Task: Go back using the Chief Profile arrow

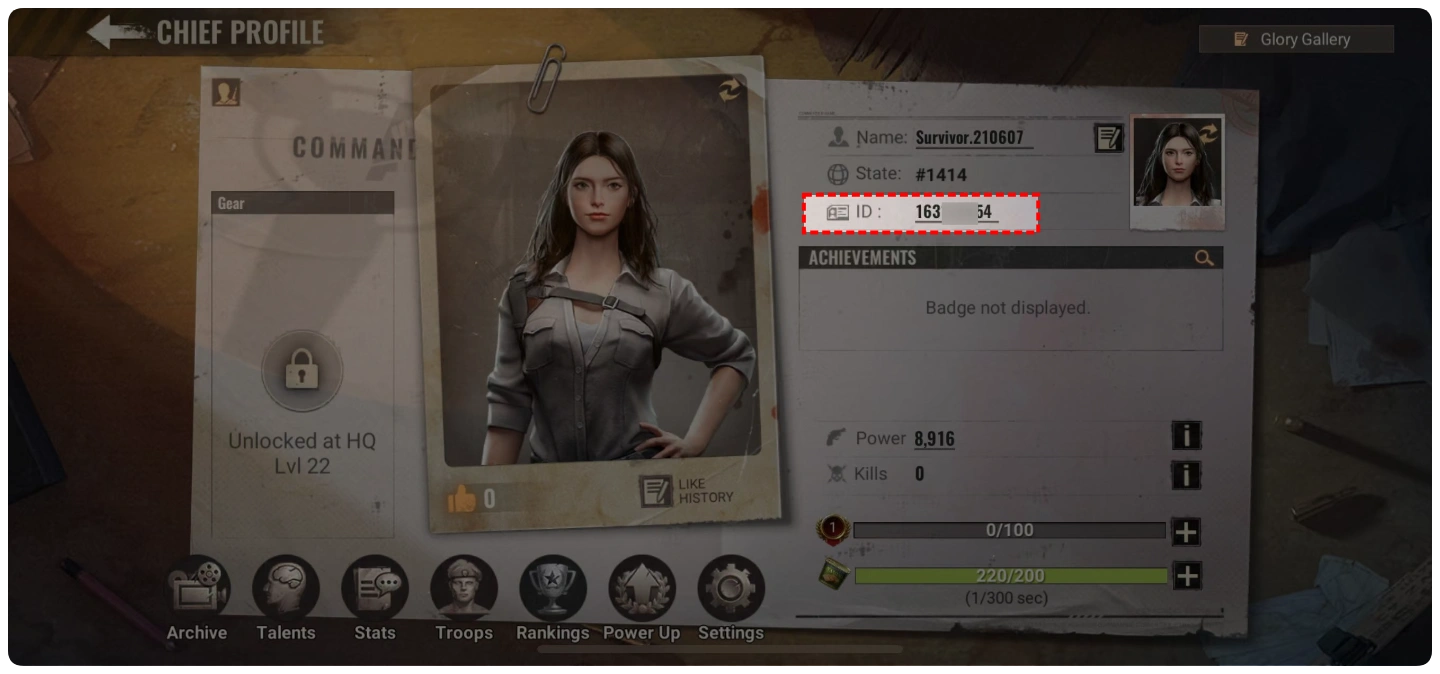Action: click(x=115, y=32)
